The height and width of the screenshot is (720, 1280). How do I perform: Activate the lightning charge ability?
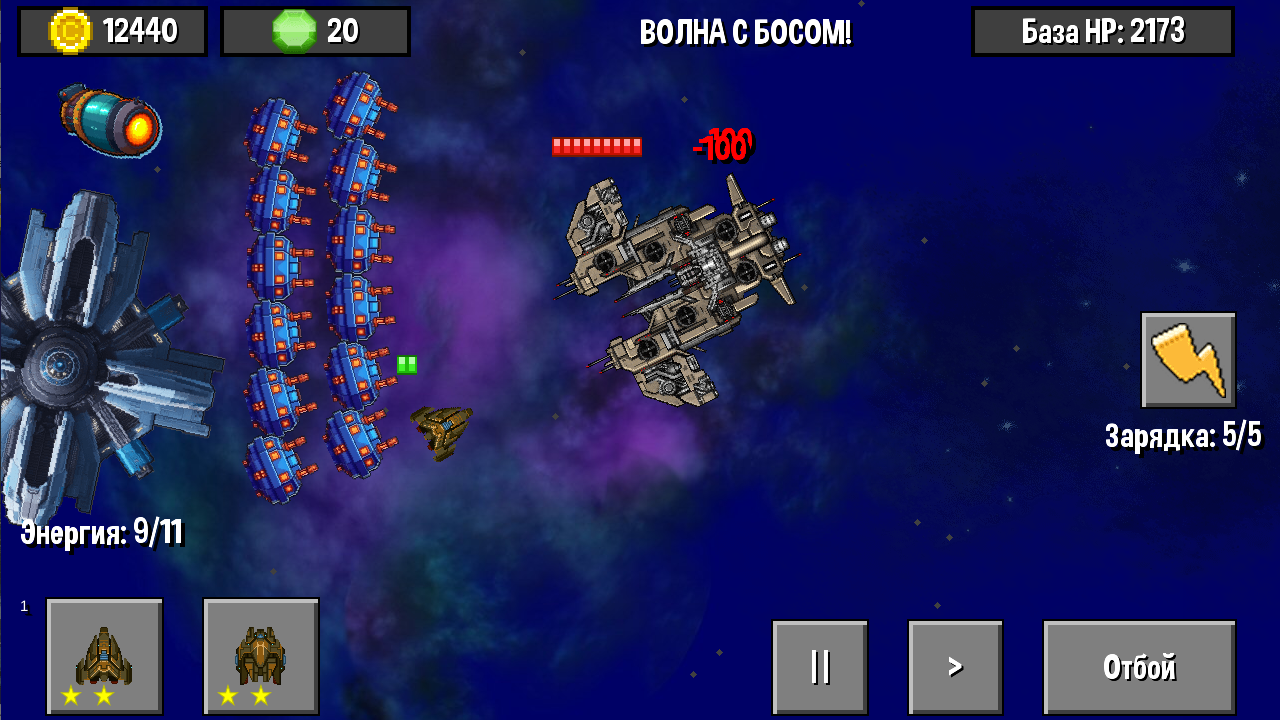pyautogui.click(x=1188, y=362)
